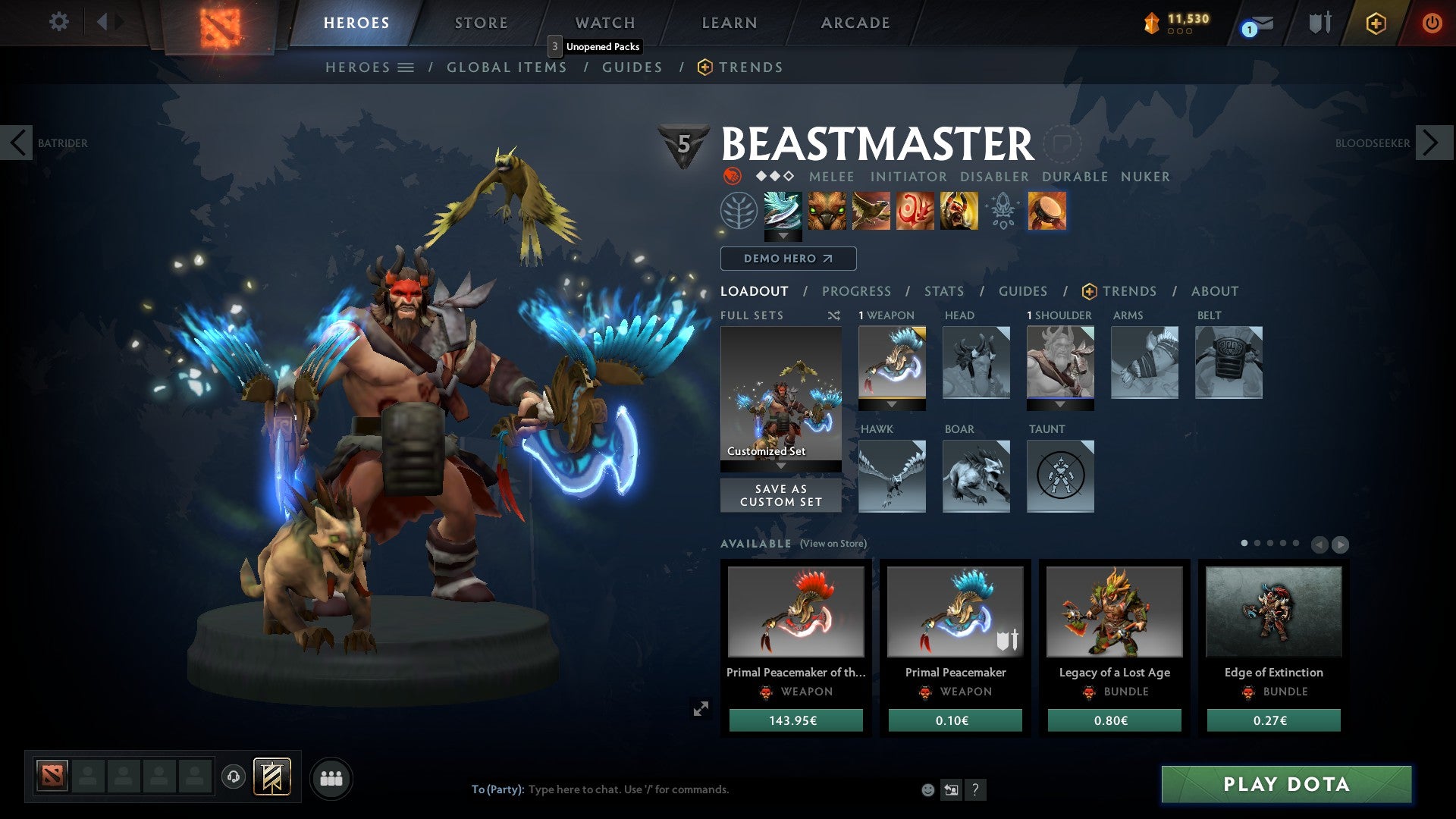Image resolution: width=1456 pixels, height=819 pixels.
Task: Shuffle loadout with the shuffle icon
Action: pos(834,315)
